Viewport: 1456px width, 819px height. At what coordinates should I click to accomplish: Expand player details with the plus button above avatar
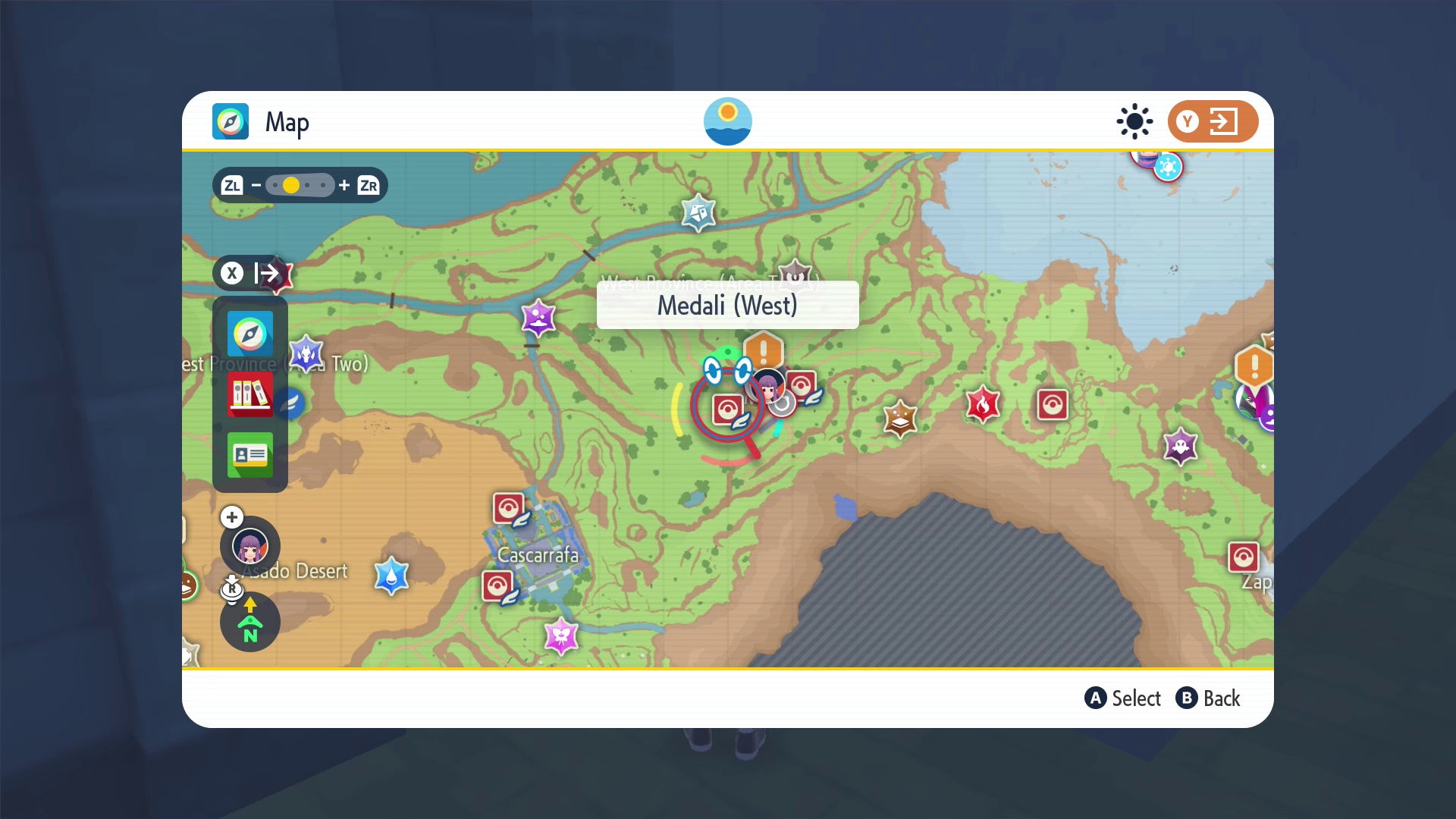tap(232, 517)
